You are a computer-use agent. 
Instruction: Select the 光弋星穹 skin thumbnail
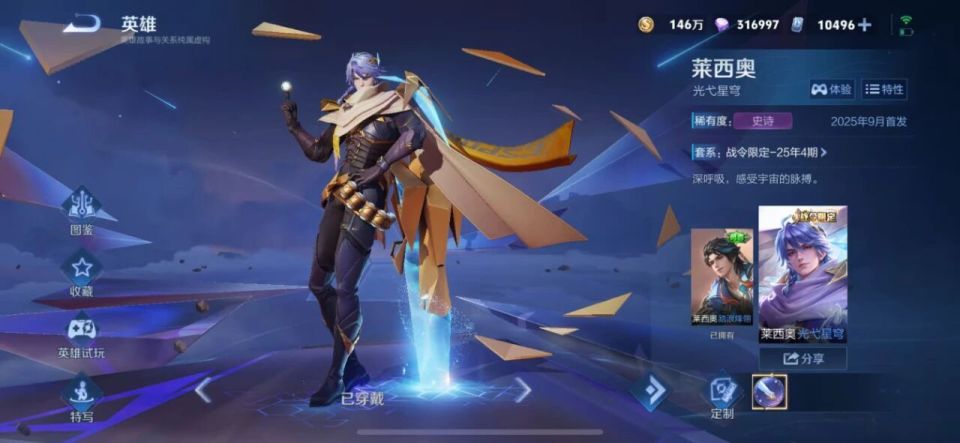point(802,273)
